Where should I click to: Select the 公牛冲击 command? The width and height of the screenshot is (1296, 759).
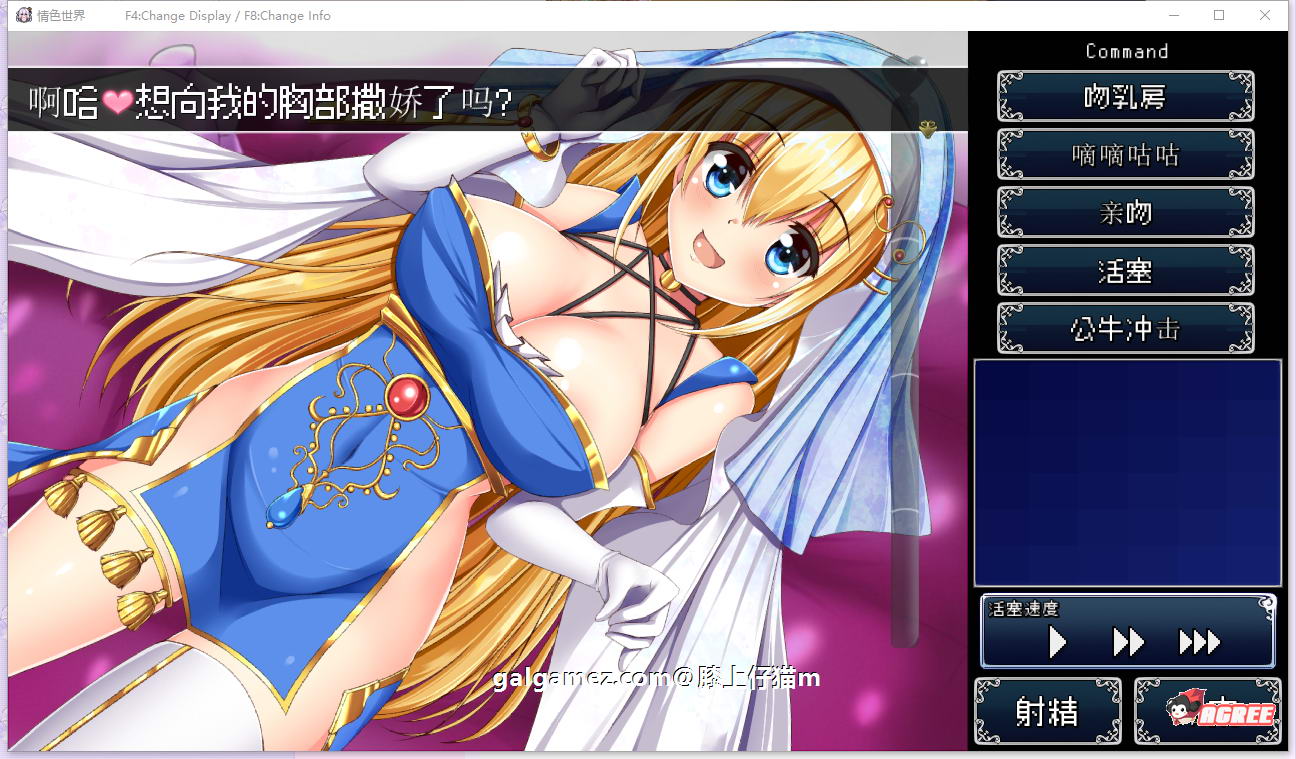click(1125, 328)
